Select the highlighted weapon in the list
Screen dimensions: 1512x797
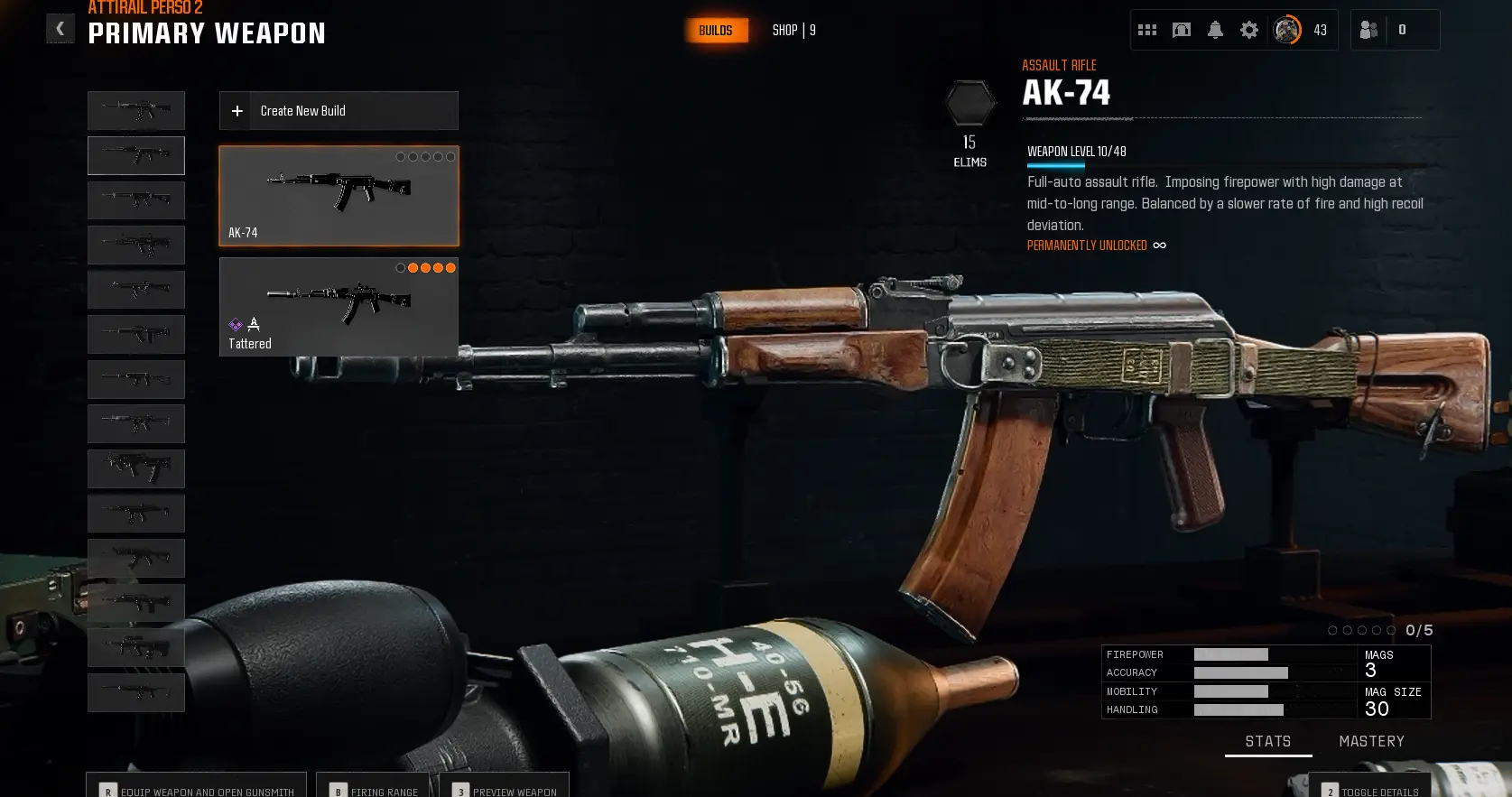click(x=136, y=155)
